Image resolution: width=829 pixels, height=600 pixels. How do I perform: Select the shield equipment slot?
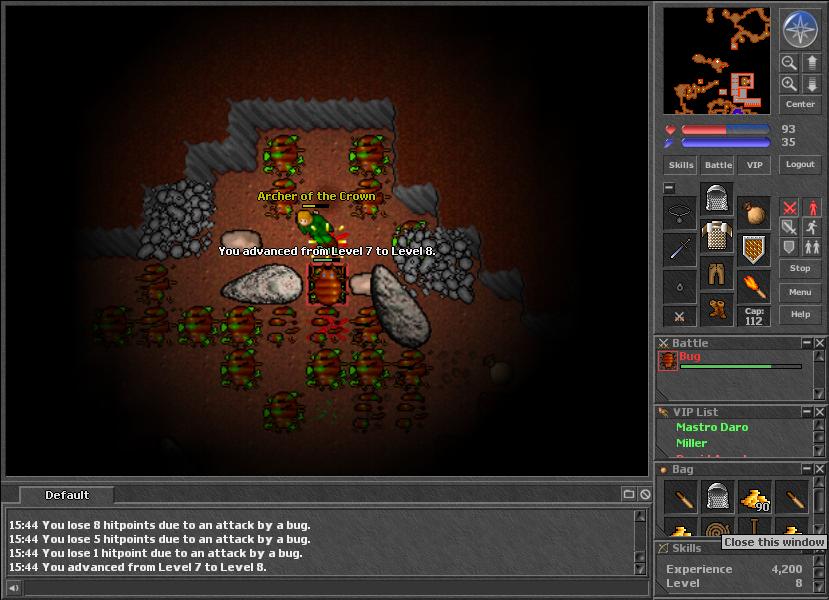coord(754,249)
